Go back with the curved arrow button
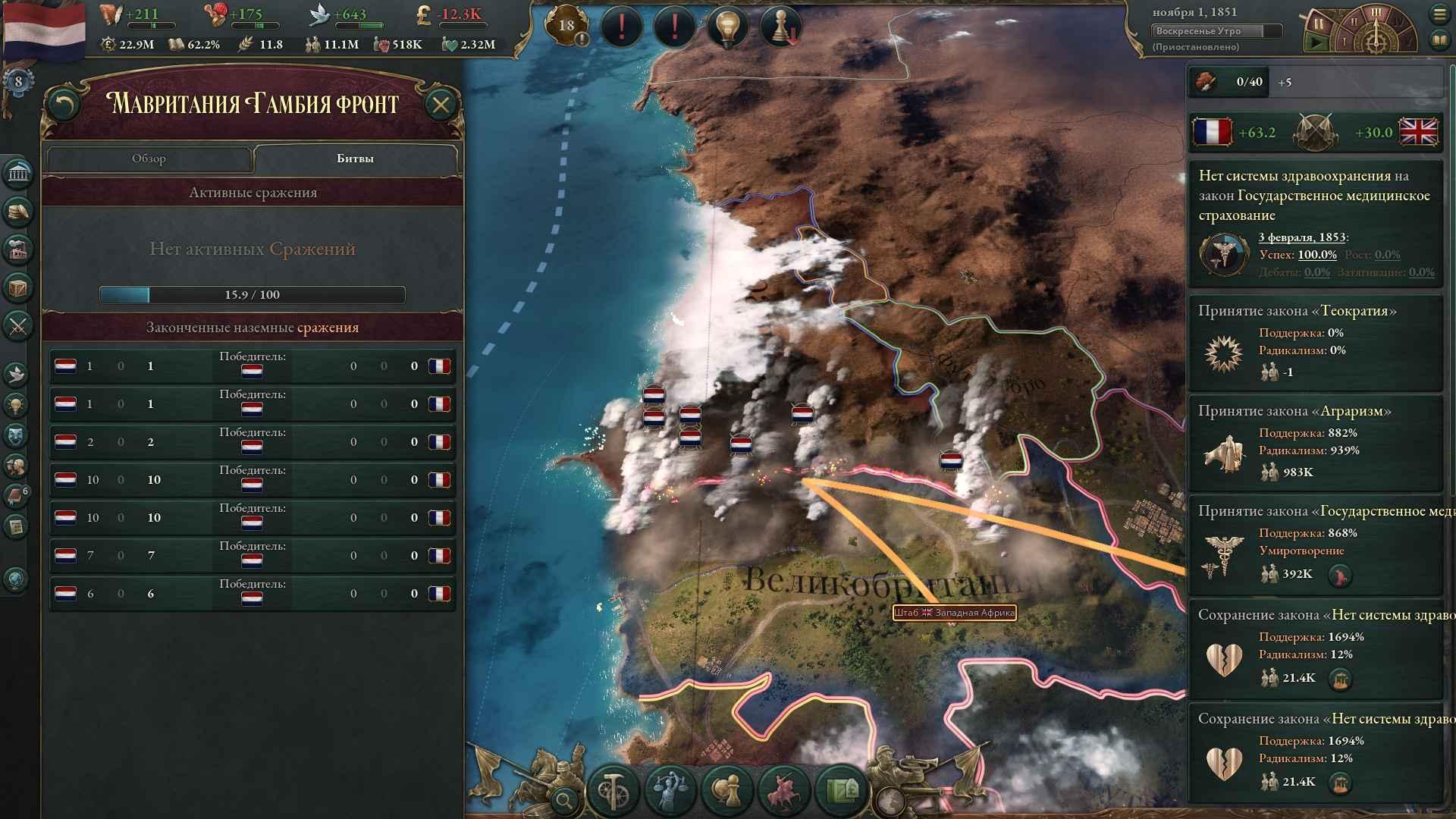This screenshot has height=819, width=1456. (64, 105)
